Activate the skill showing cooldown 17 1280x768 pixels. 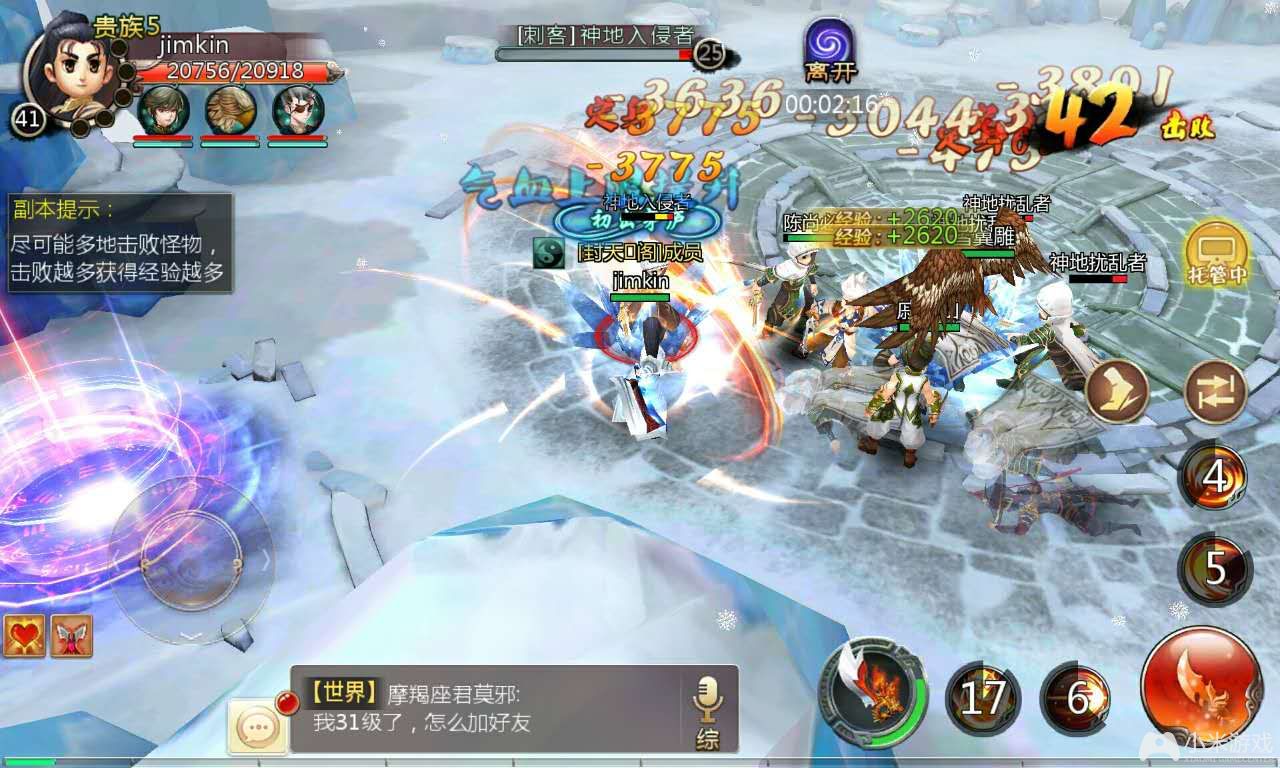tap(983, 699)
